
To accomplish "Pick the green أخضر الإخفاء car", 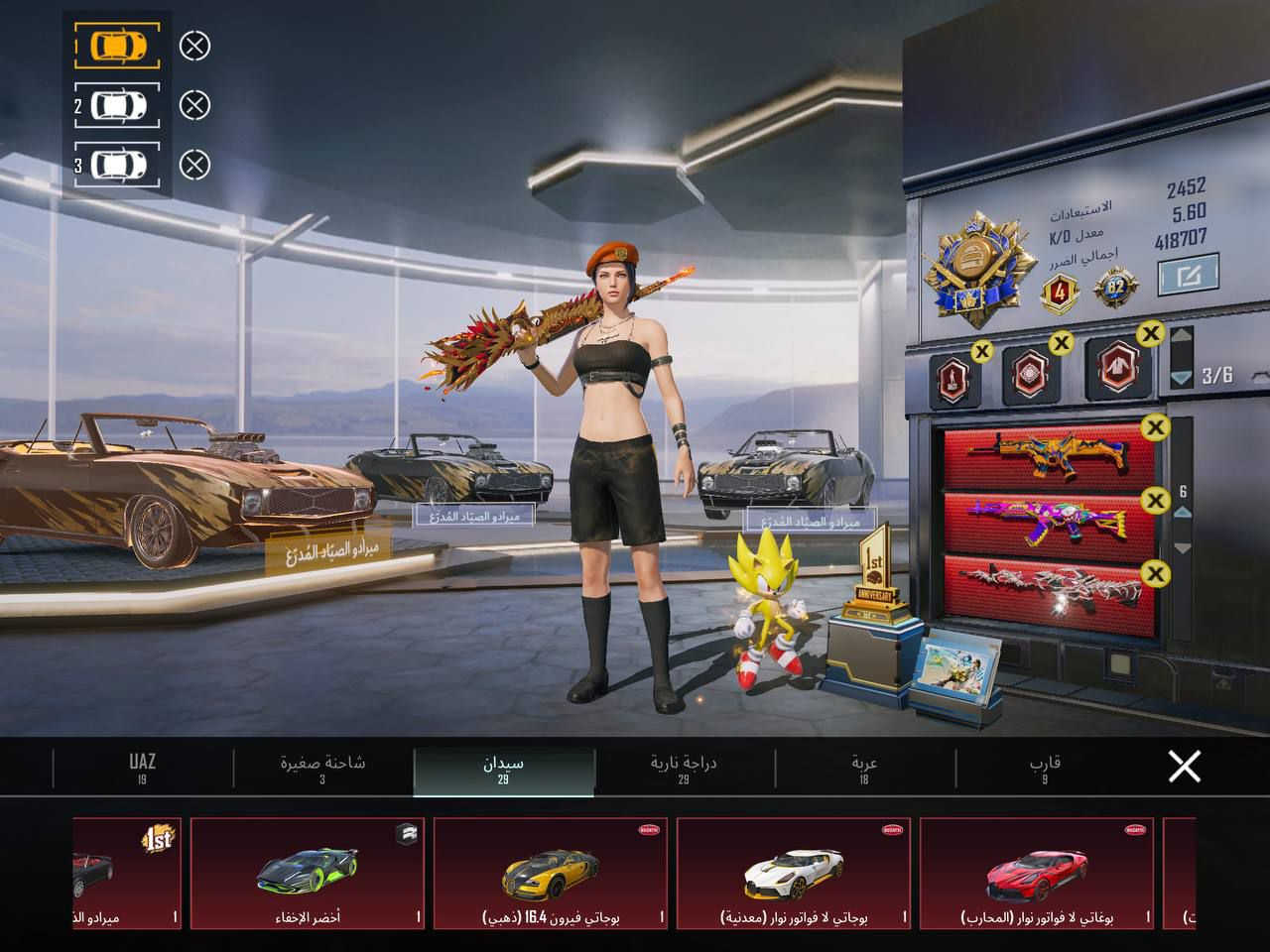I will tap(308, 873).
